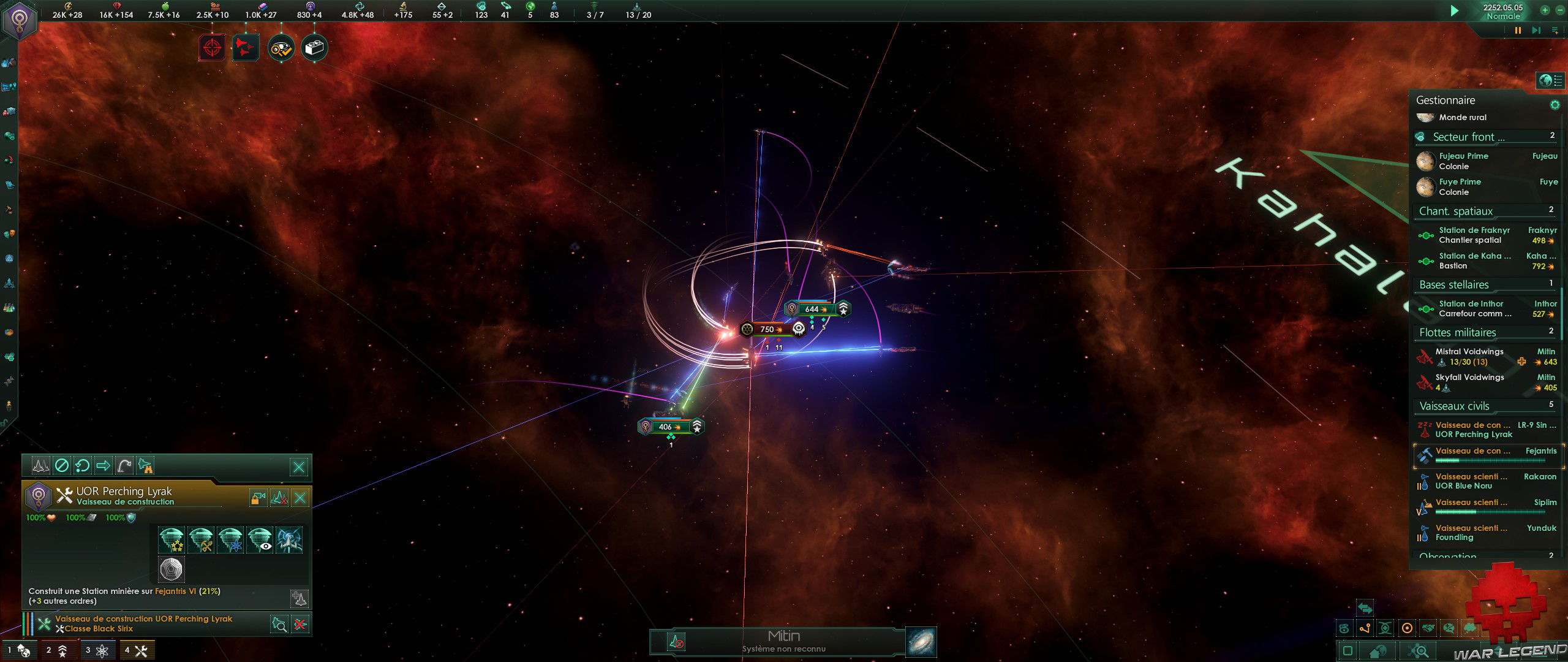Toggle the binoculars stance icon in the orders toolbar
This screenshot has height=662, width=1568.
(x=146, y=467)
